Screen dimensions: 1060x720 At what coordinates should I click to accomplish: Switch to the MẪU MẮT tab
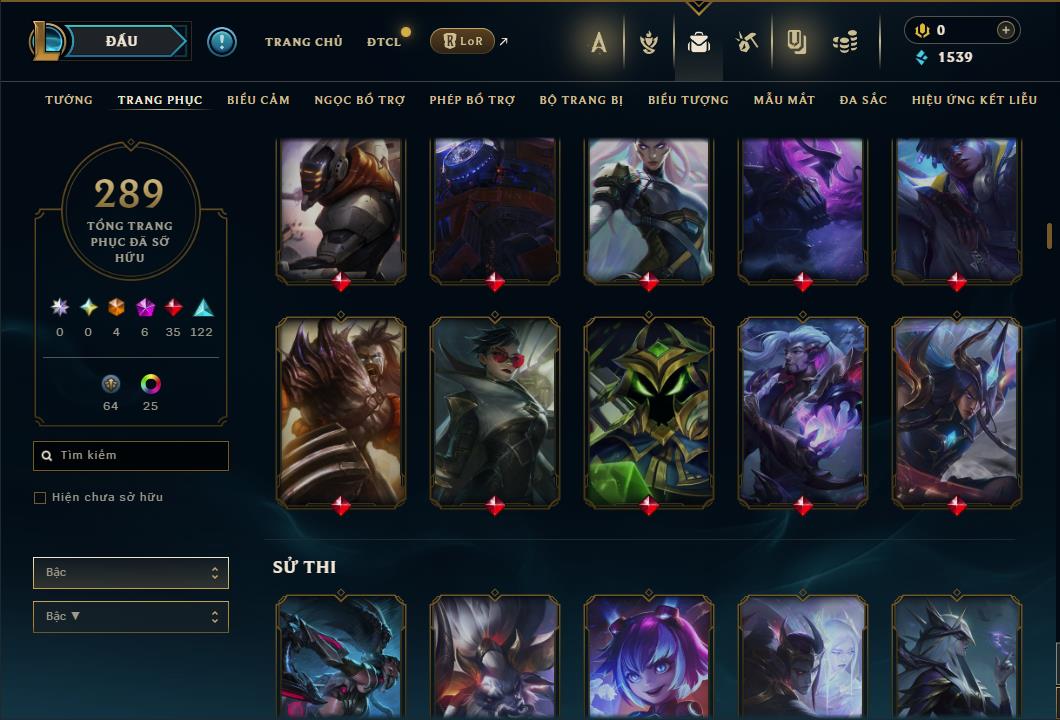pyautogui.click(x=784, y=100)
